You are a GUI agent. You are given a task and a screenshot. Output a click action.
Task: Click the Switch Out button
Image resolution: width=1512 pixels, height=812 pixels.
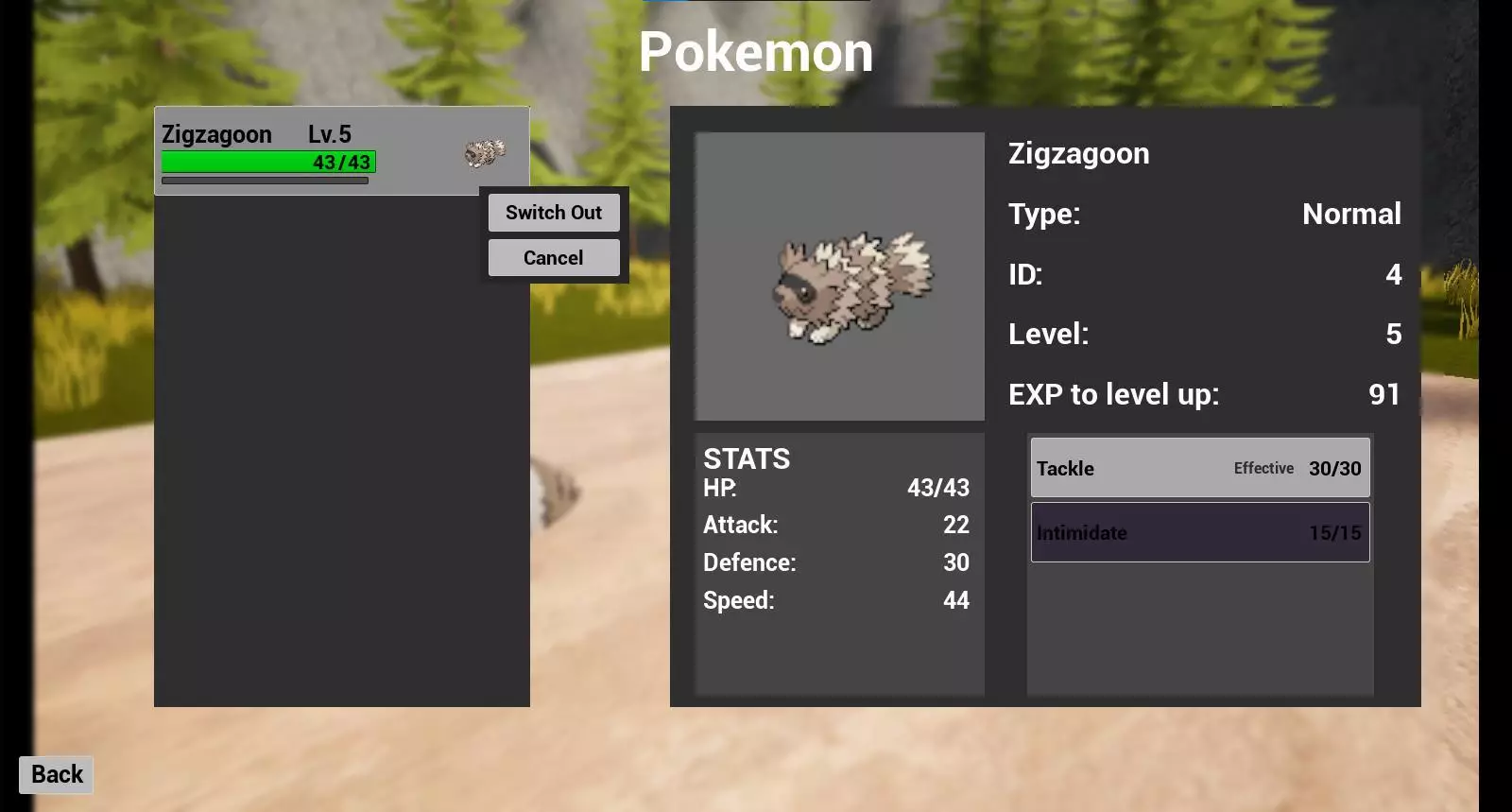click(554, 213)
